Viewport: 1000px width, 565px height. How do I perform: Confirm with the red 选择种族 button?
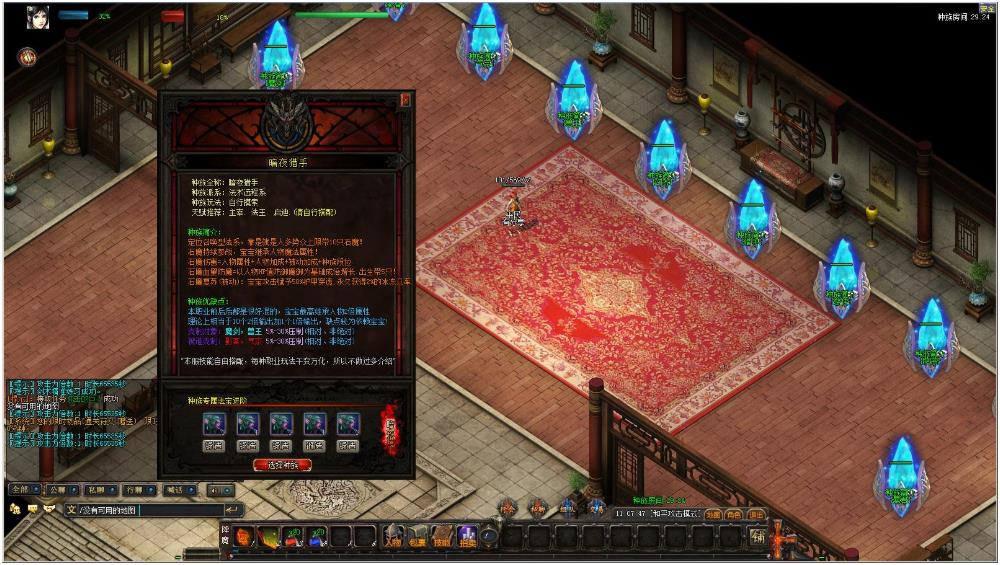[x=283, y=465]
